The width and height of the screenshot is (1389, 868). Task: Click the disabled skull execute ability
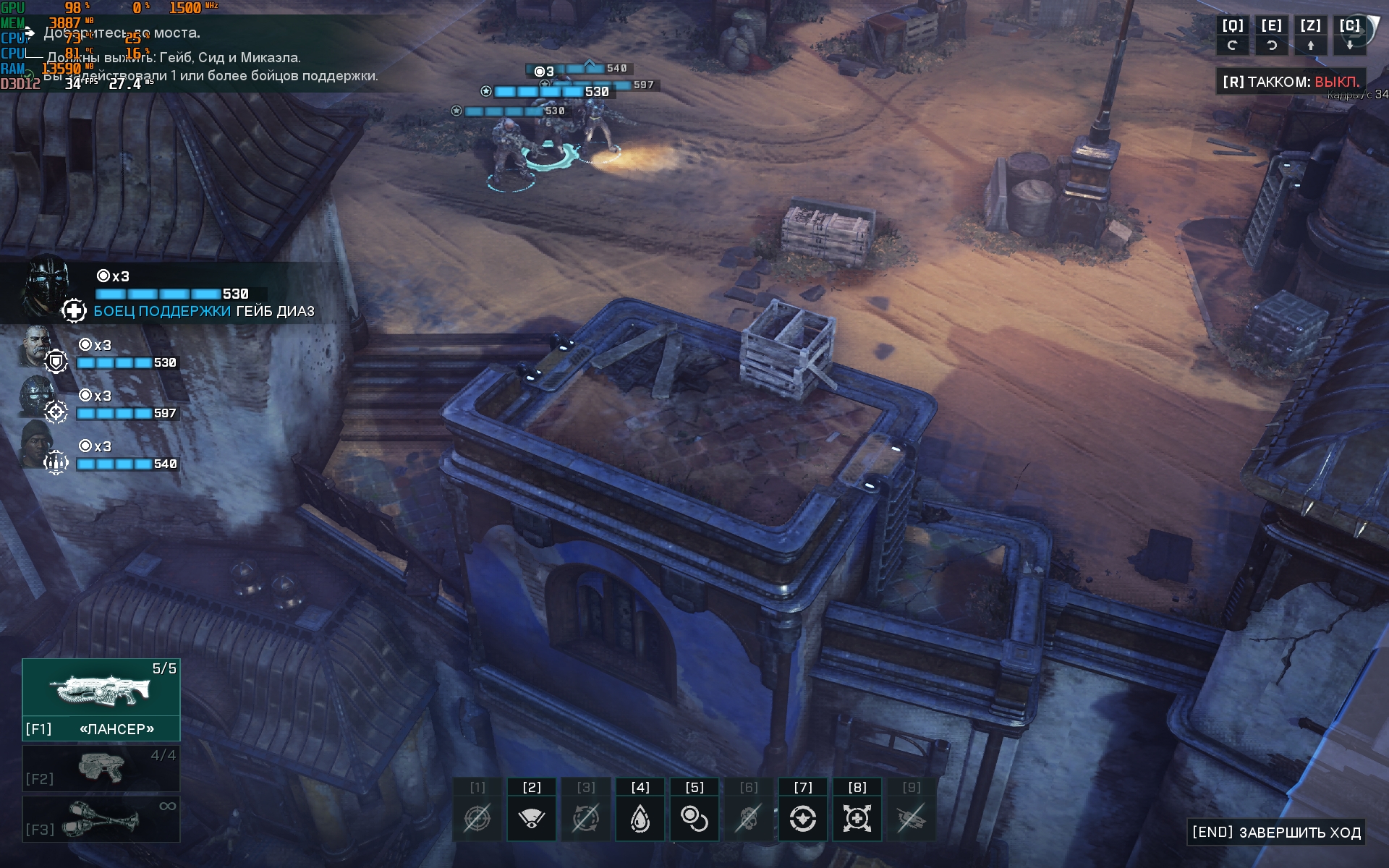pyautogui.click(x=749, y=819)
